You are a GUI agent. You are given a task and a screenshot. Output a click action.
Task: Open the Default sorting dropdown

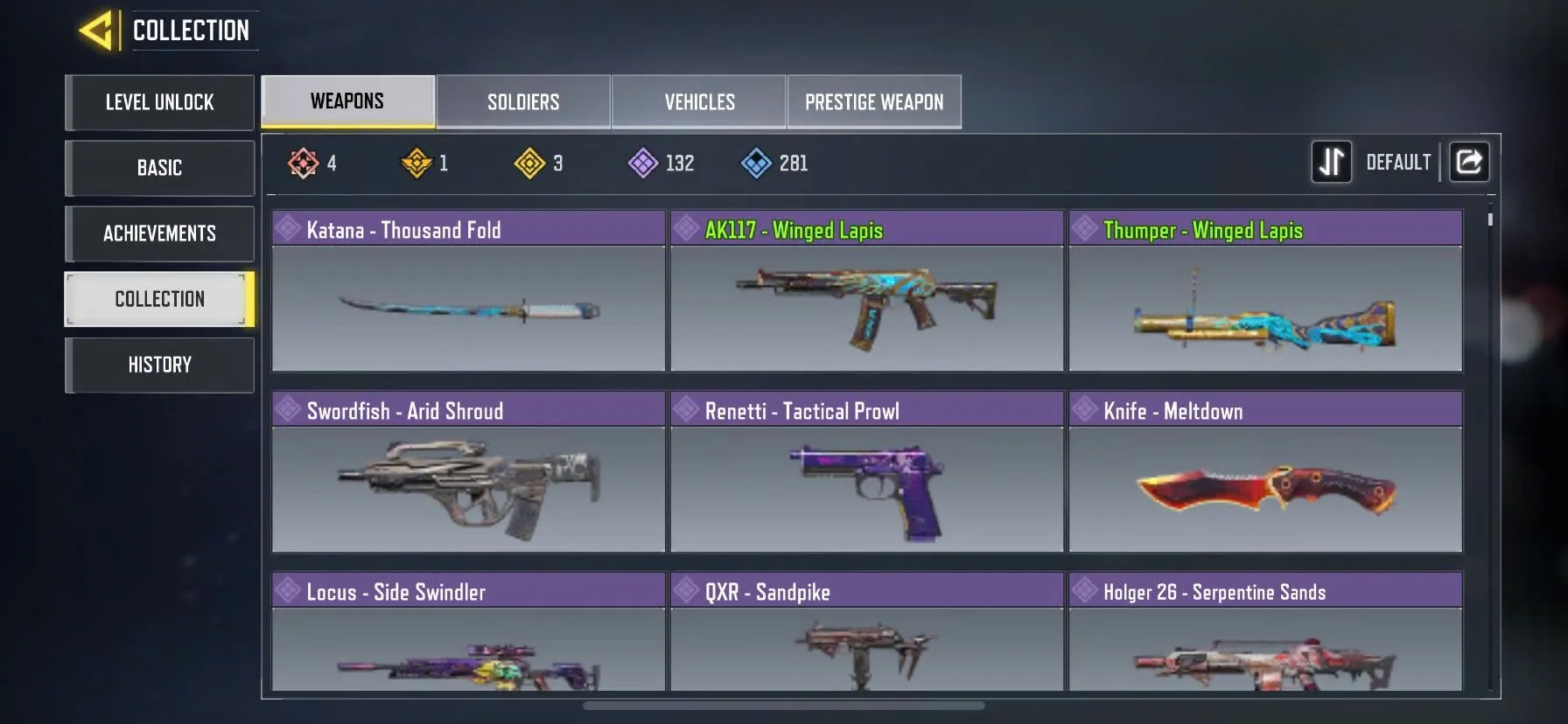coord(1398,162)
